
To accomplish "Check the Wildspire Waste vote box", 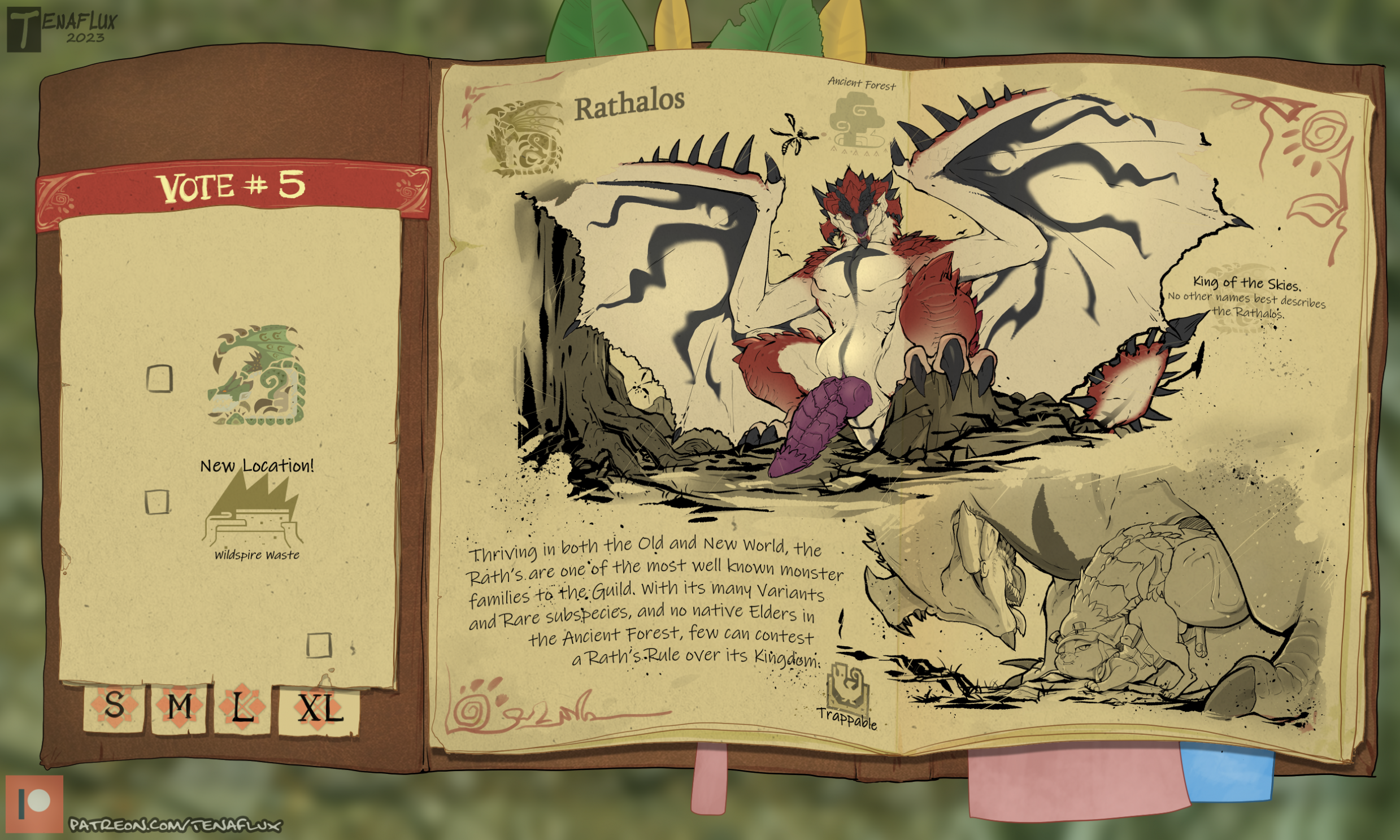I will pyautogui.click(x=157, y=502).
